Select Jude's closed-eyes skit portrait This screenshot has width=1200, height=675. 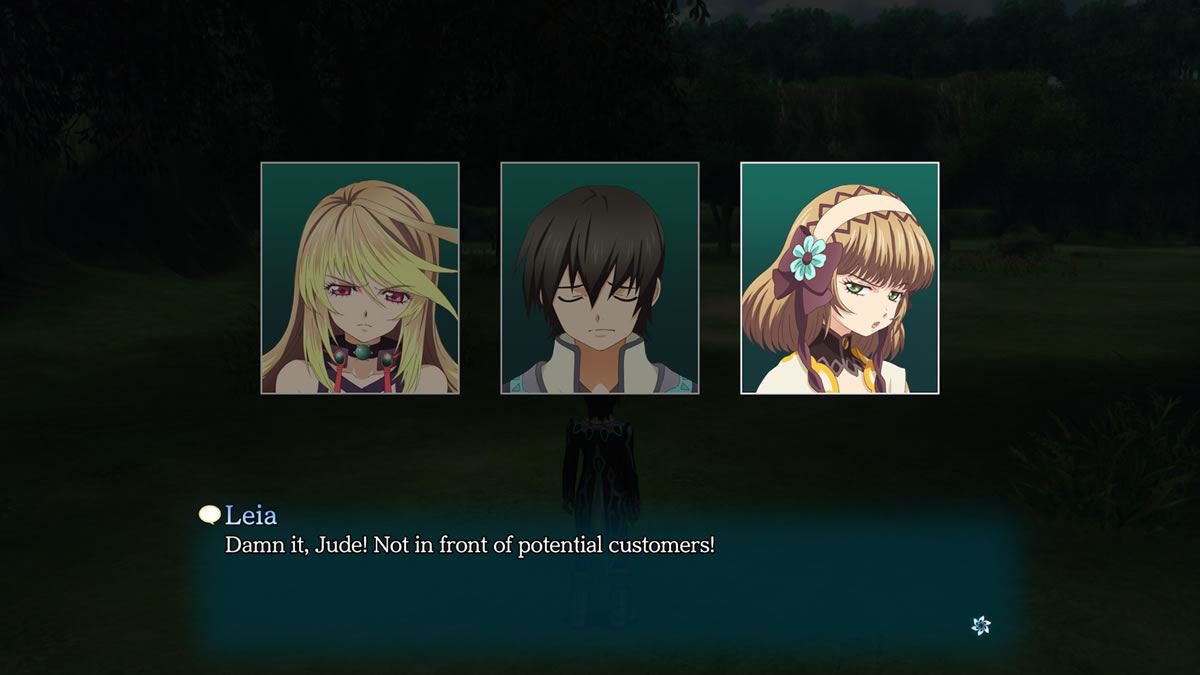(x=600, y=278)
